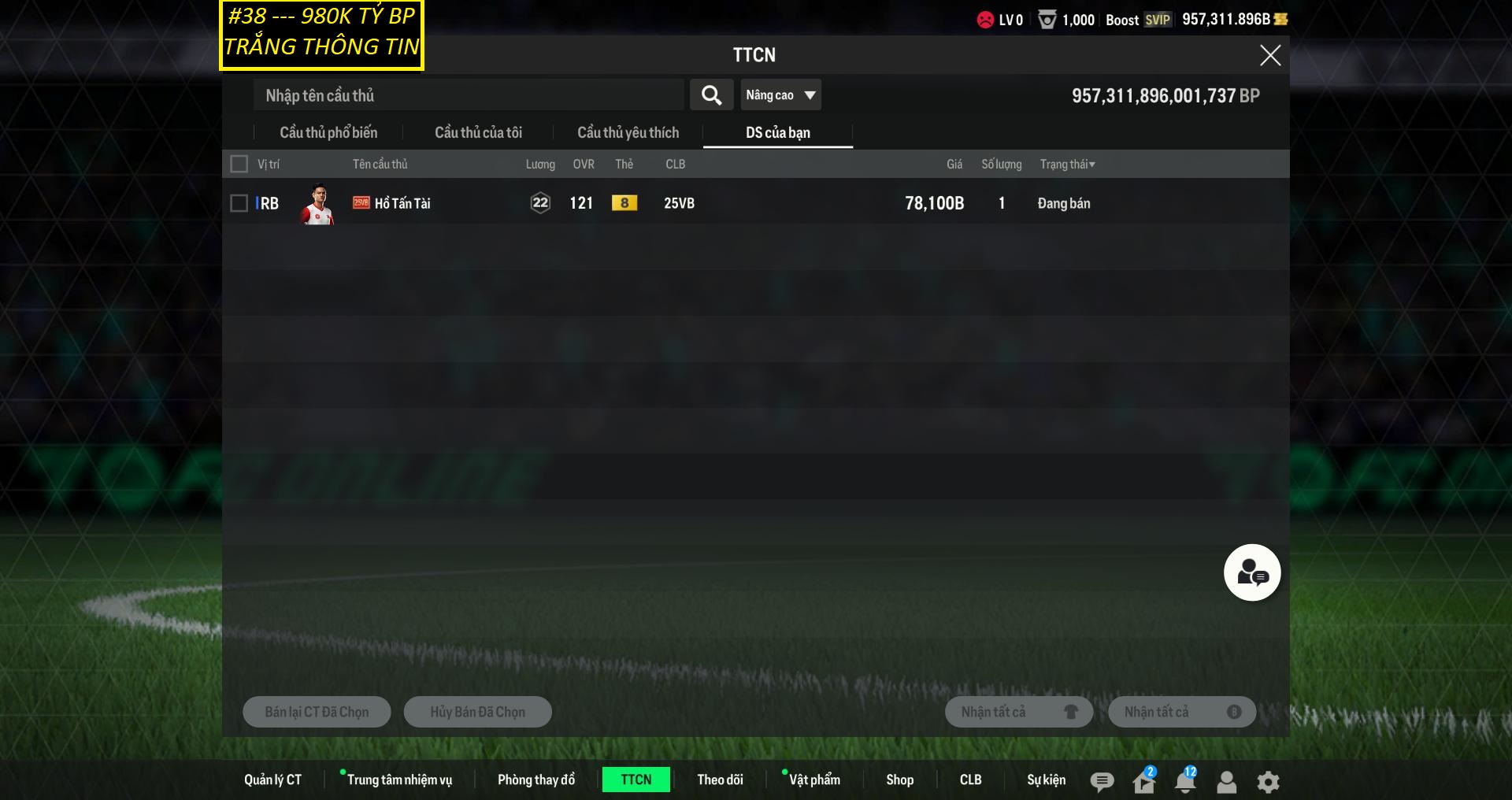Switch to Cầu thủ của tôi tab
This screenshot has width=1512, height=800.
coord(478,133)
